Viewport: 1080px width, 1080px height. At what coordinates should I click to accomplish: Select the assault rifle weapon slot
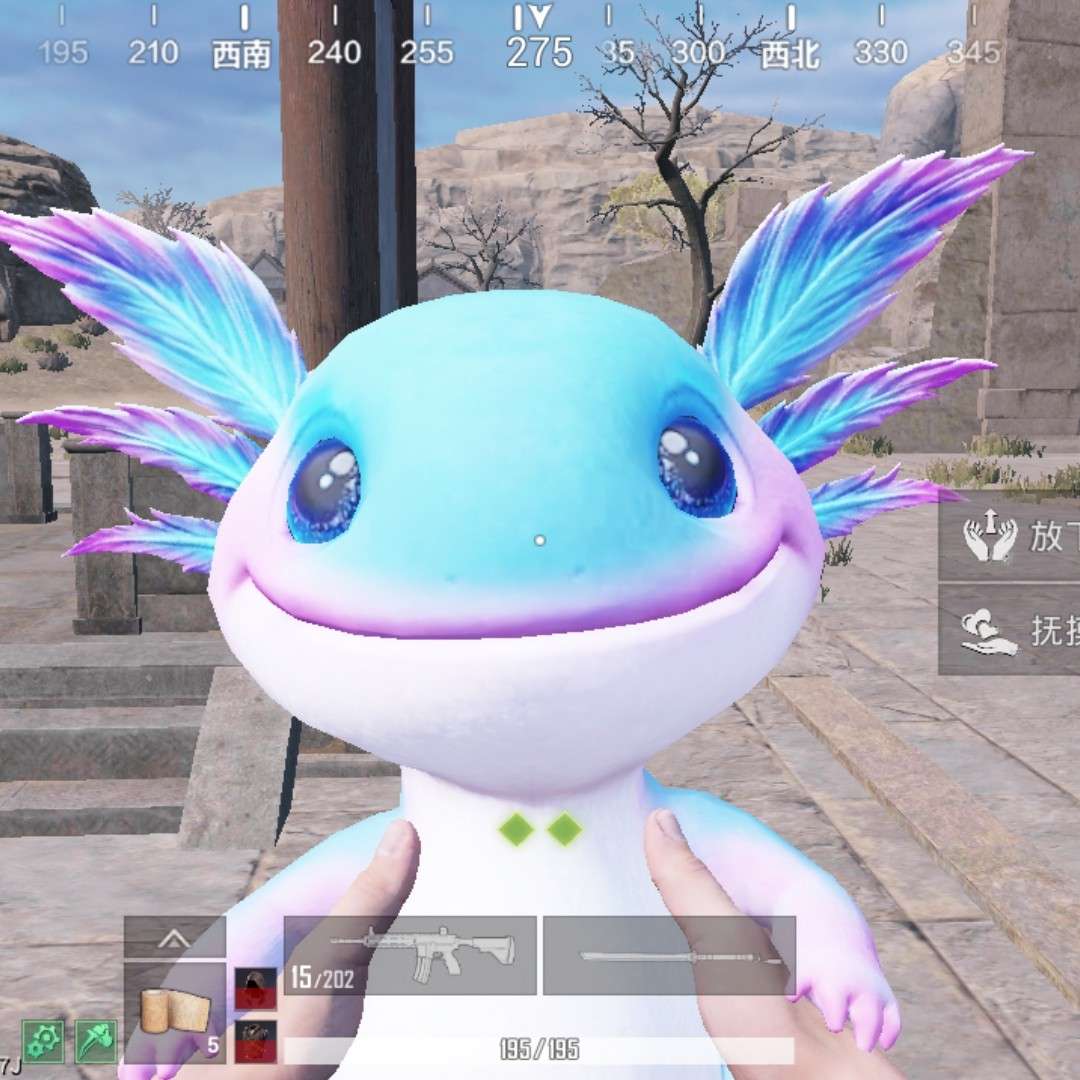tap(410, 955)
